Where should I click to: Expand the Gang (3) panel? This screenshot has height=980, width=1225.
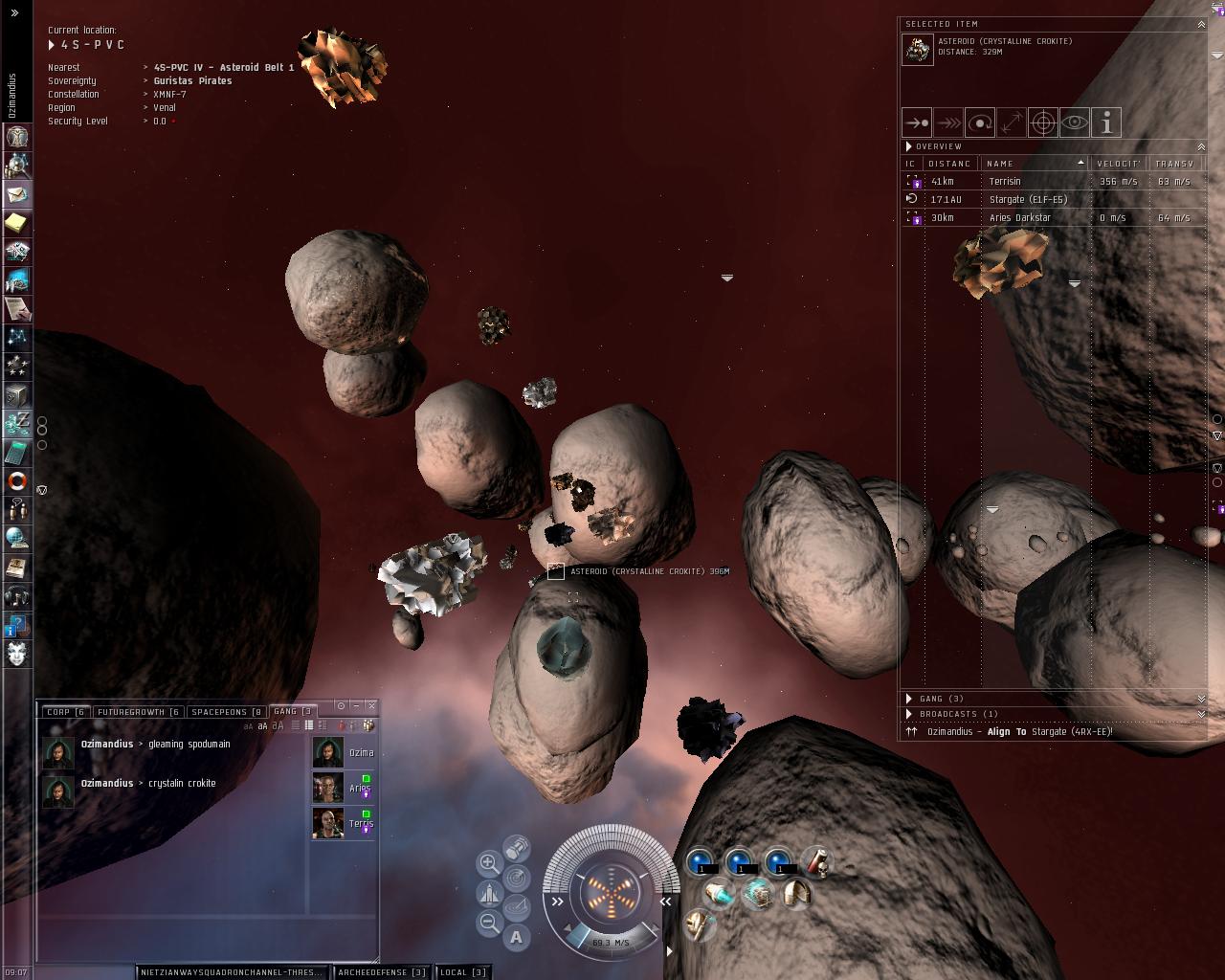coord(942,699)
